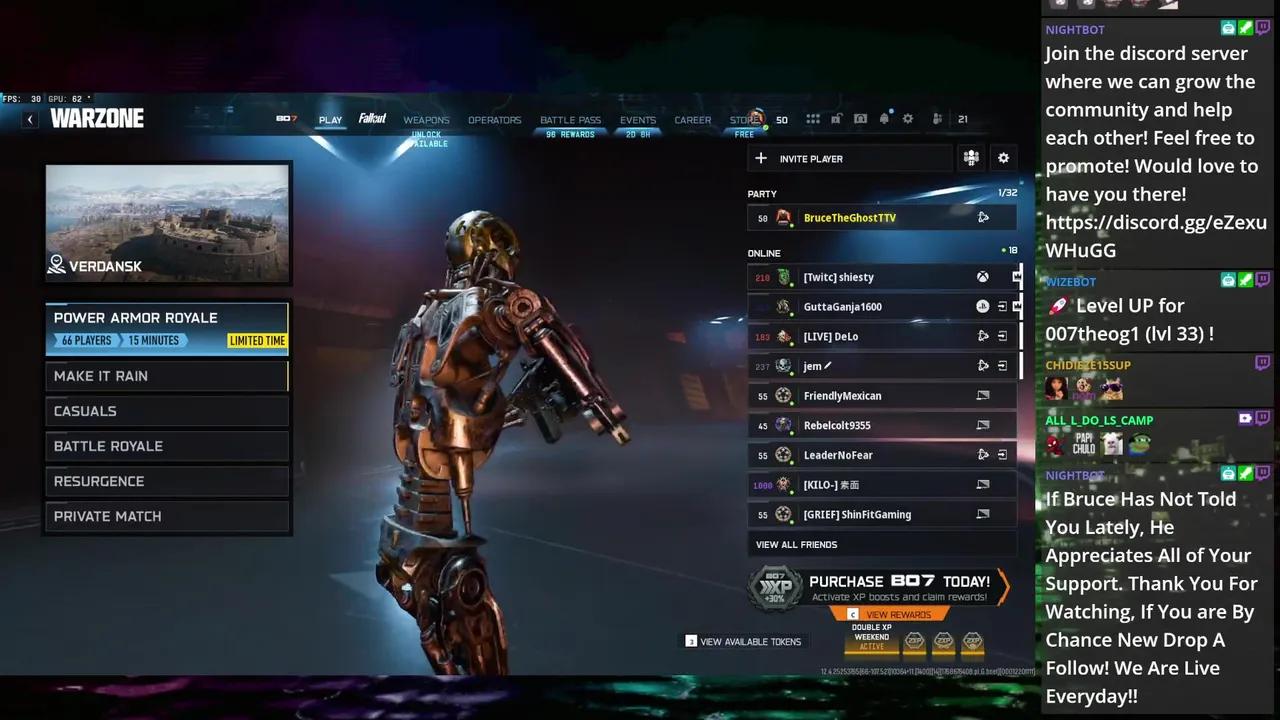Open the Purchase BO7 Today banner
Image resolution: width=1280 pixels, height=720 pixels.
coord(880,588)
